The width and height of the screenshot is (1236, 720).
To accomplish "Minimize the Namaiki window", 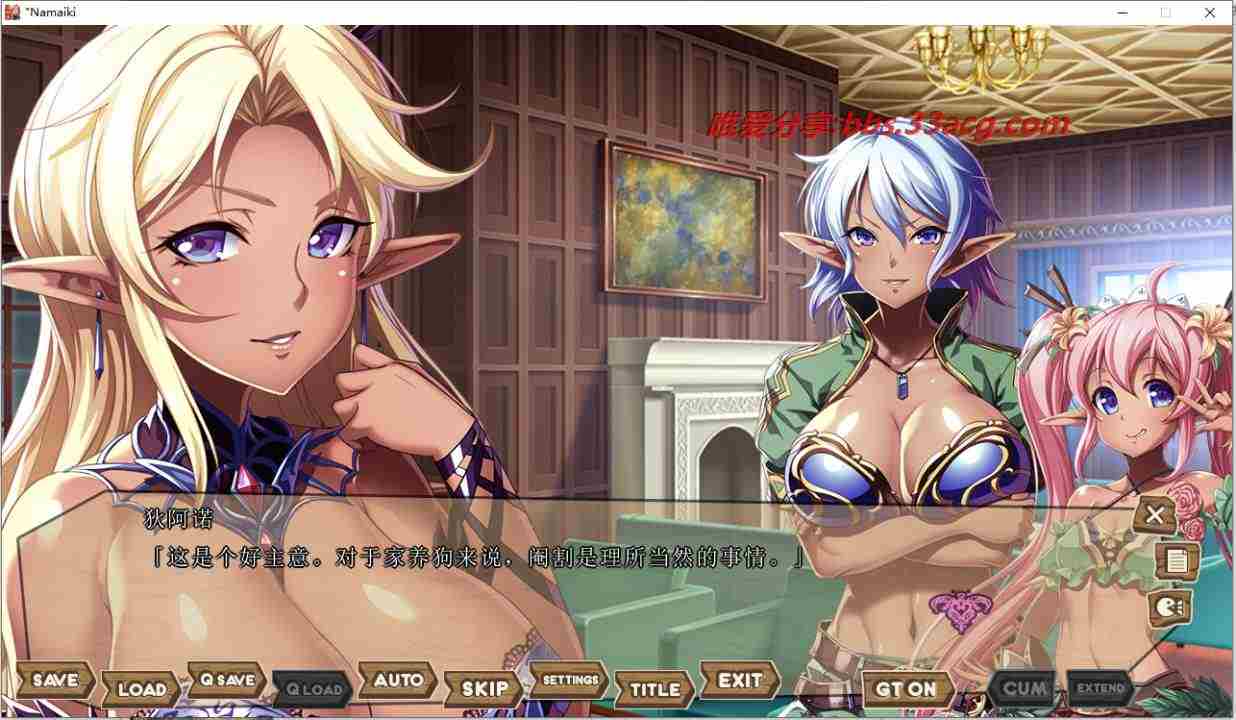I will coord(1120,12).
